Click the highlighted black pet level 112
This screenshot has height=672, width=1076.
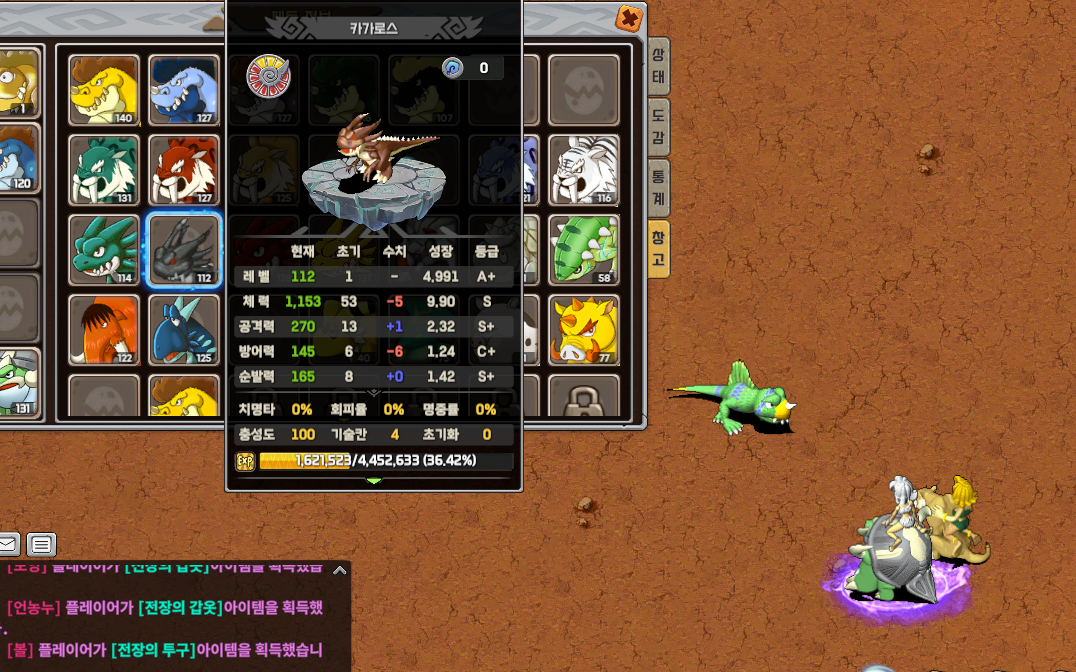[x=184, y=250]
